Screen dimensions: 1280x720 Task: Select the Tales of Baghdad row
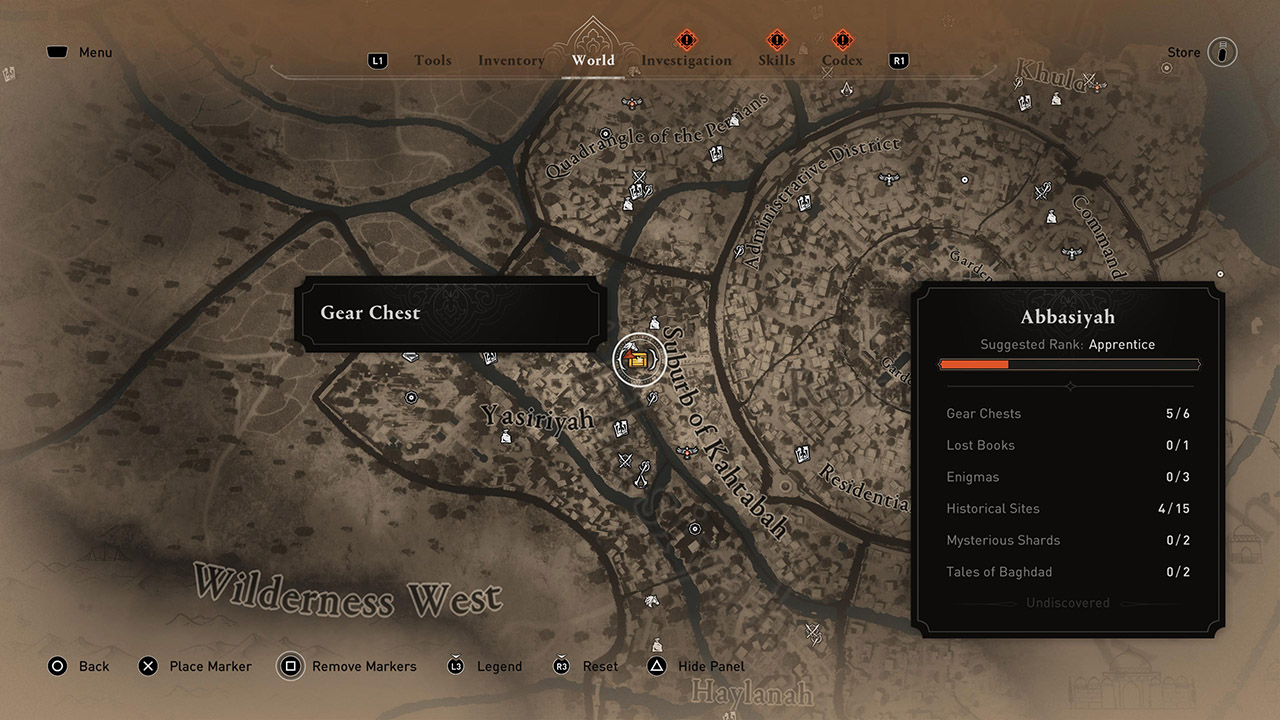pos(1068,572)
